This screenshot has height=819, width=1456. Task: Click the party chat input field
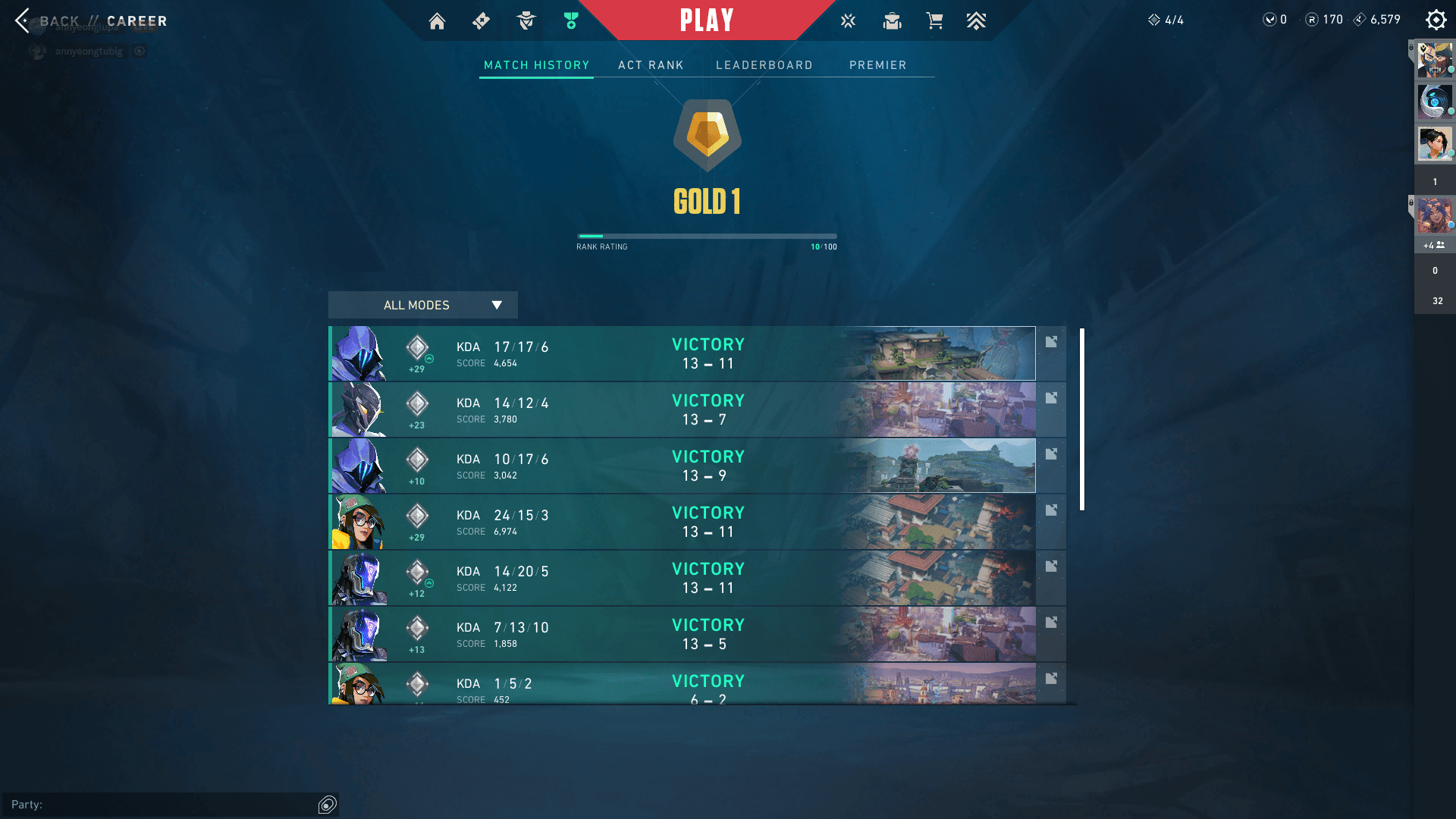click(x=167, y=805)
